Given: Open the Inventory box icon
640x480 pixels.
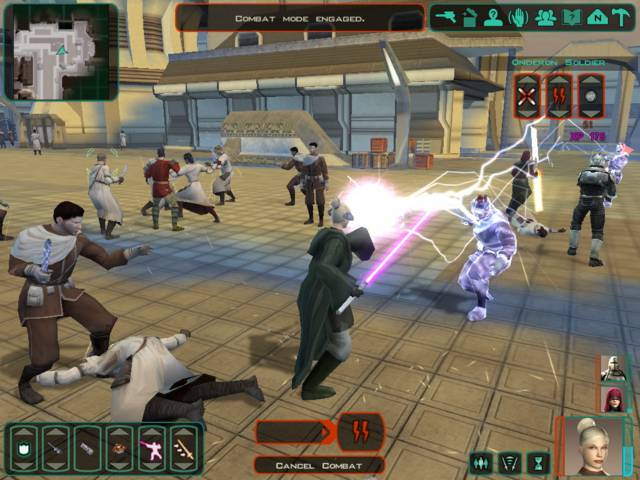Looking at the screenshot, I should 469,16.
